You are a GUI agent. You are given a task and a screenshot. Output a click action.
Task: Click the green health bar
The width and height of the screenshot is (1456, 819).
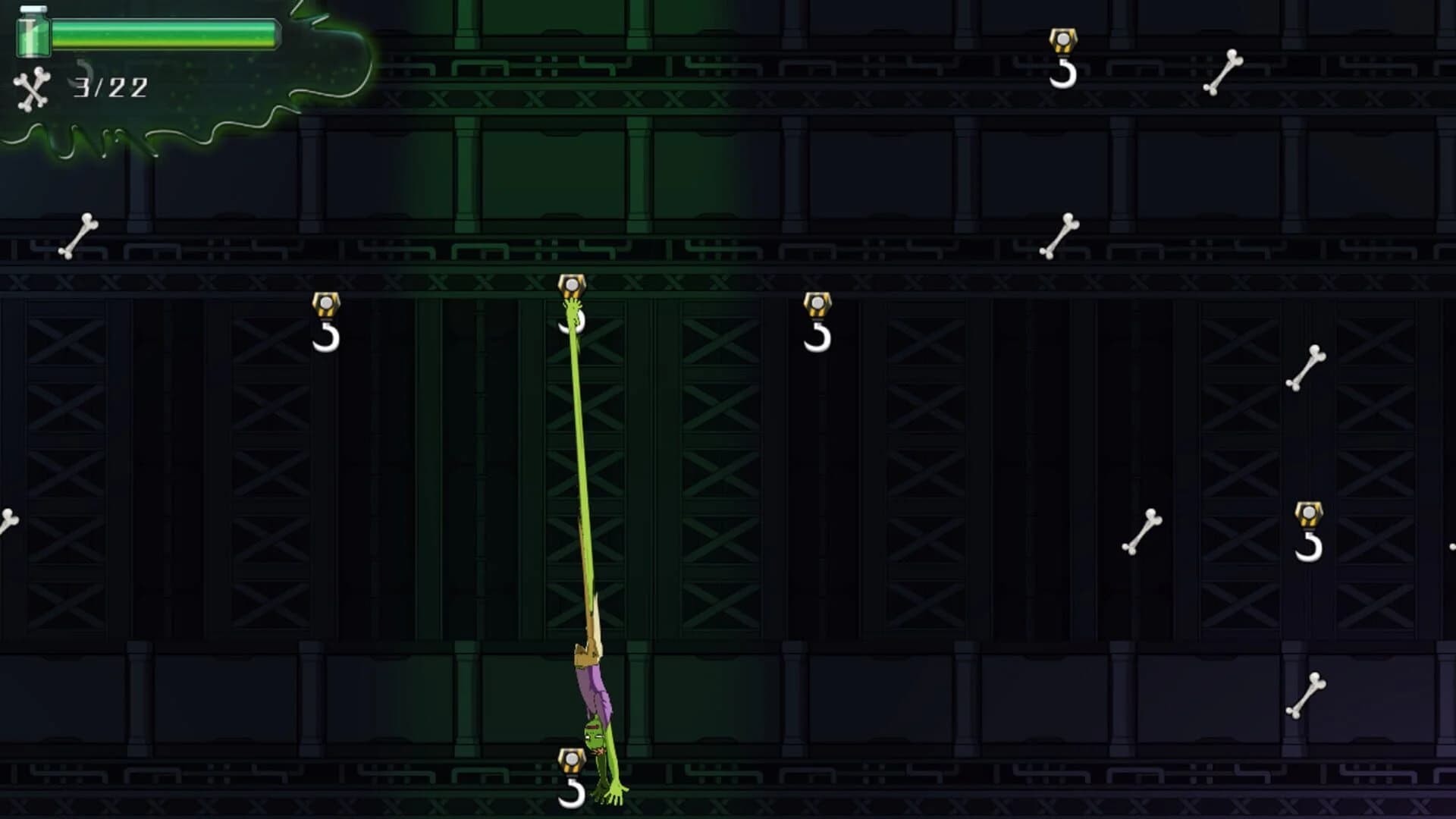point(167,33)
